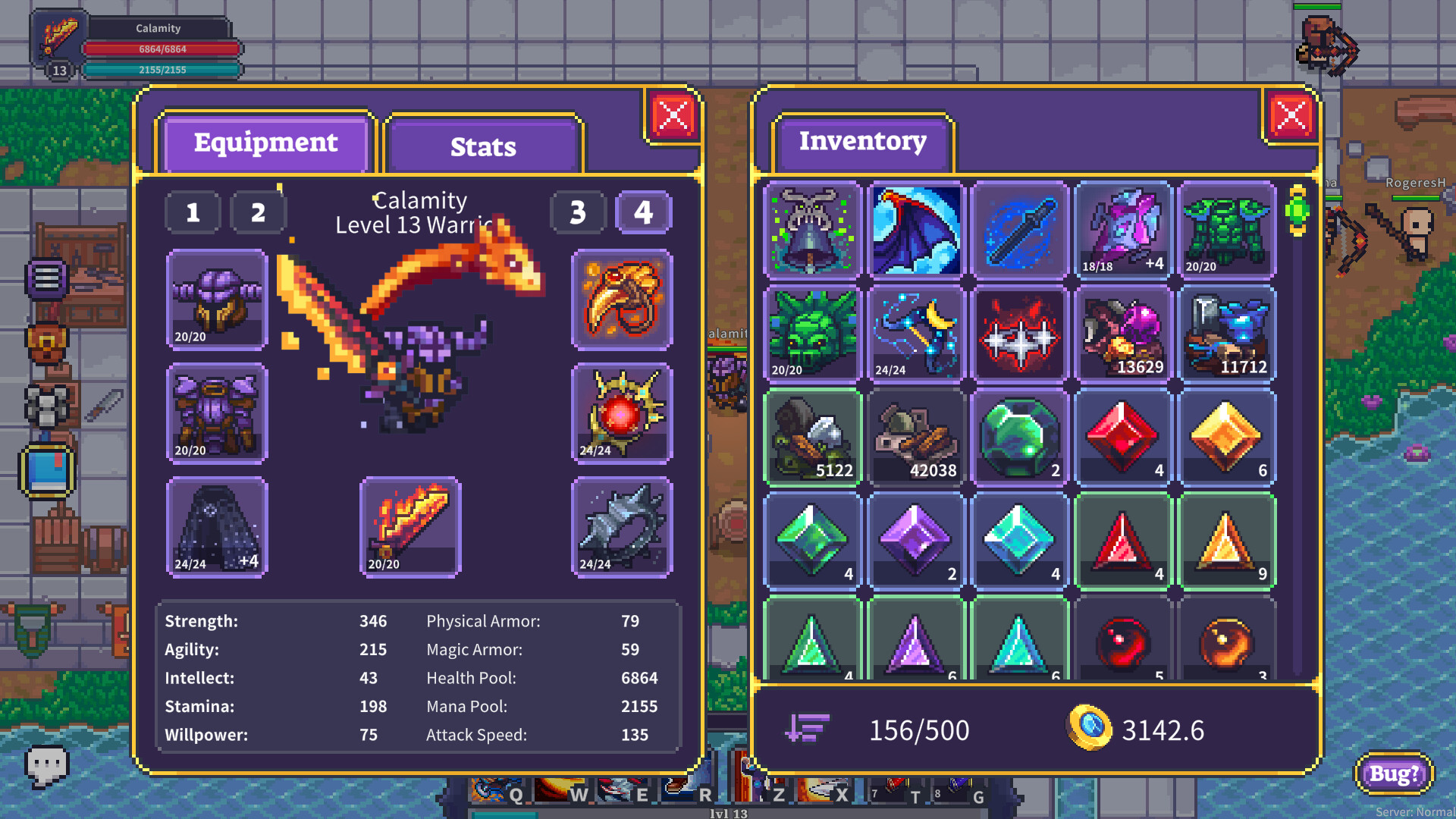Screen dimensions: 1456x819
Task: Select the flaming sword weapon slot
Action: (x=410, y=526)
